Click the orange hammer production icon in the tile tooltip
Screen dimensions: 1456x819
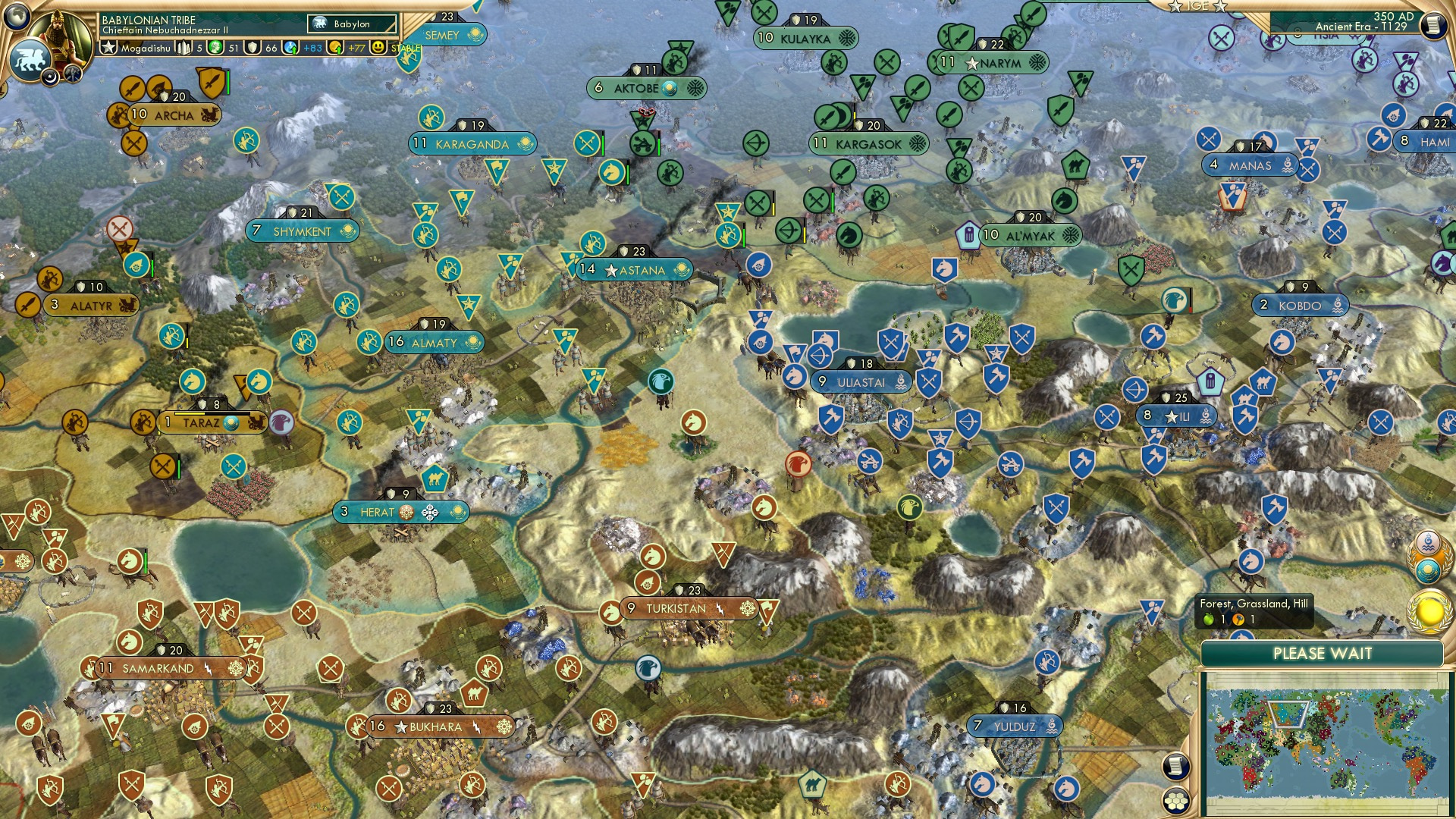tap(1238, 620)
